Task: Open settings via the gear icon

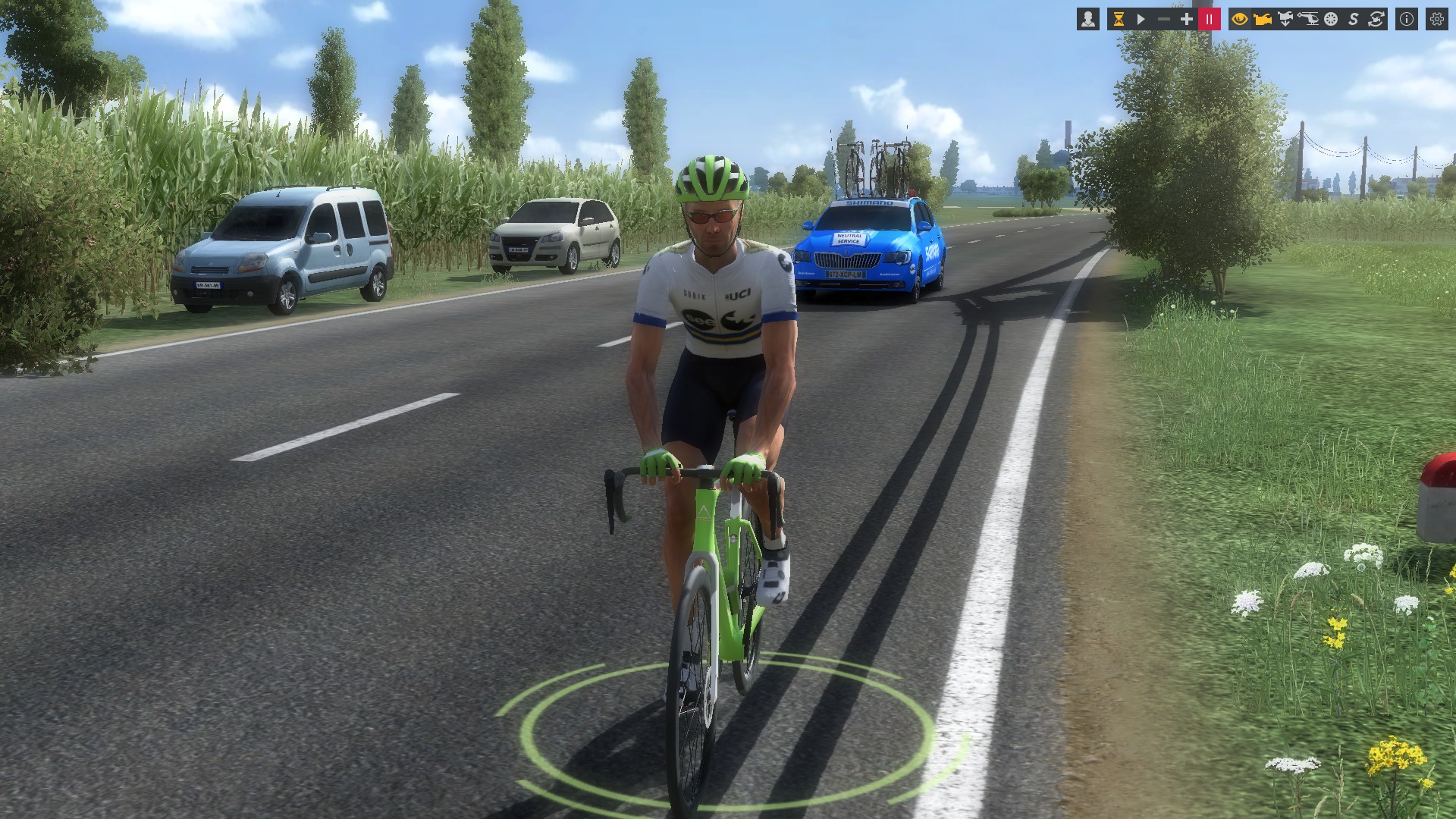Action: click(x=1437, y=20)
